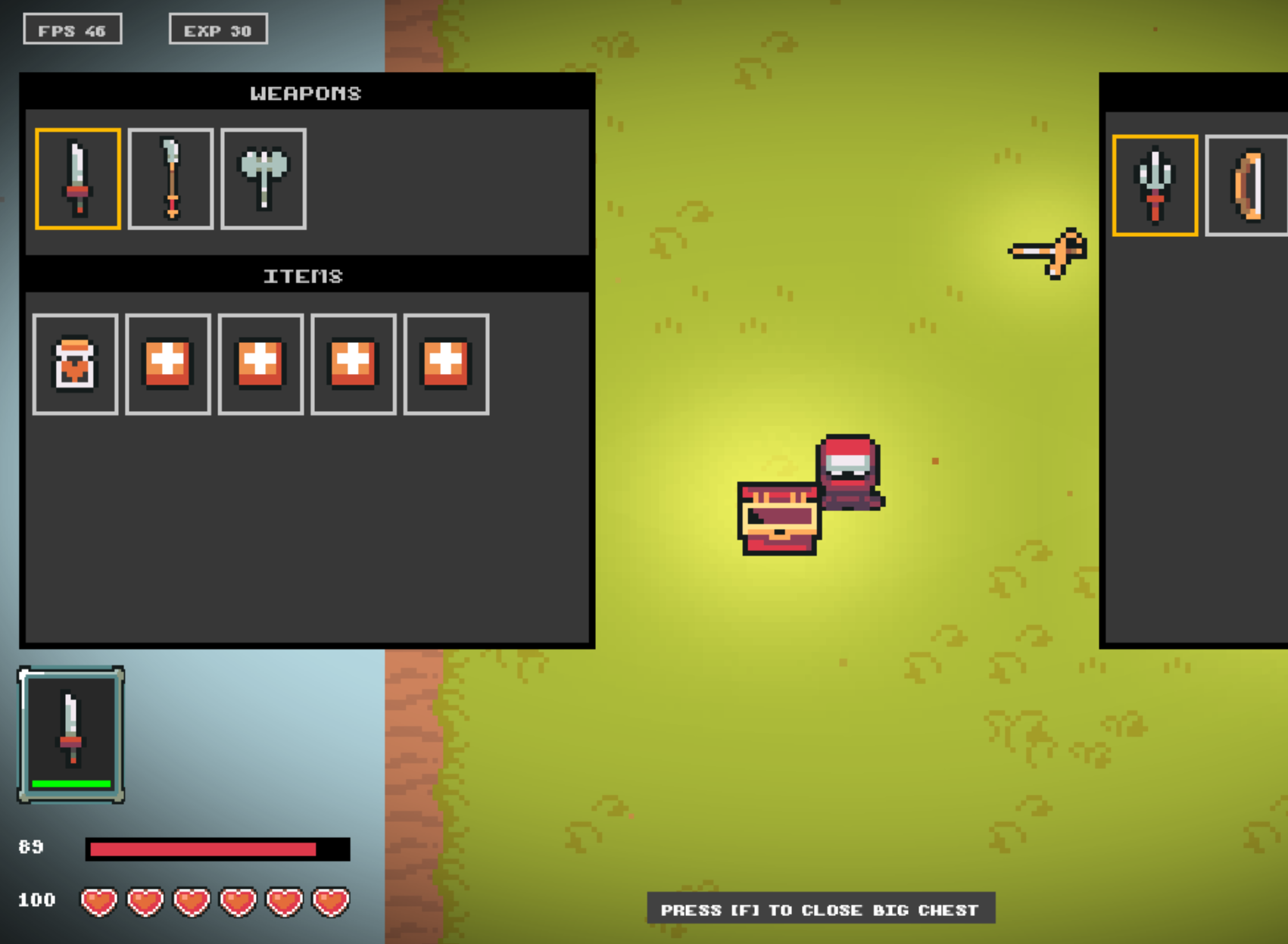Viewport: 1288px width, 944px height.
Task: Click the equipped sword slot at bottom left
Action: (x=72, y=731)
